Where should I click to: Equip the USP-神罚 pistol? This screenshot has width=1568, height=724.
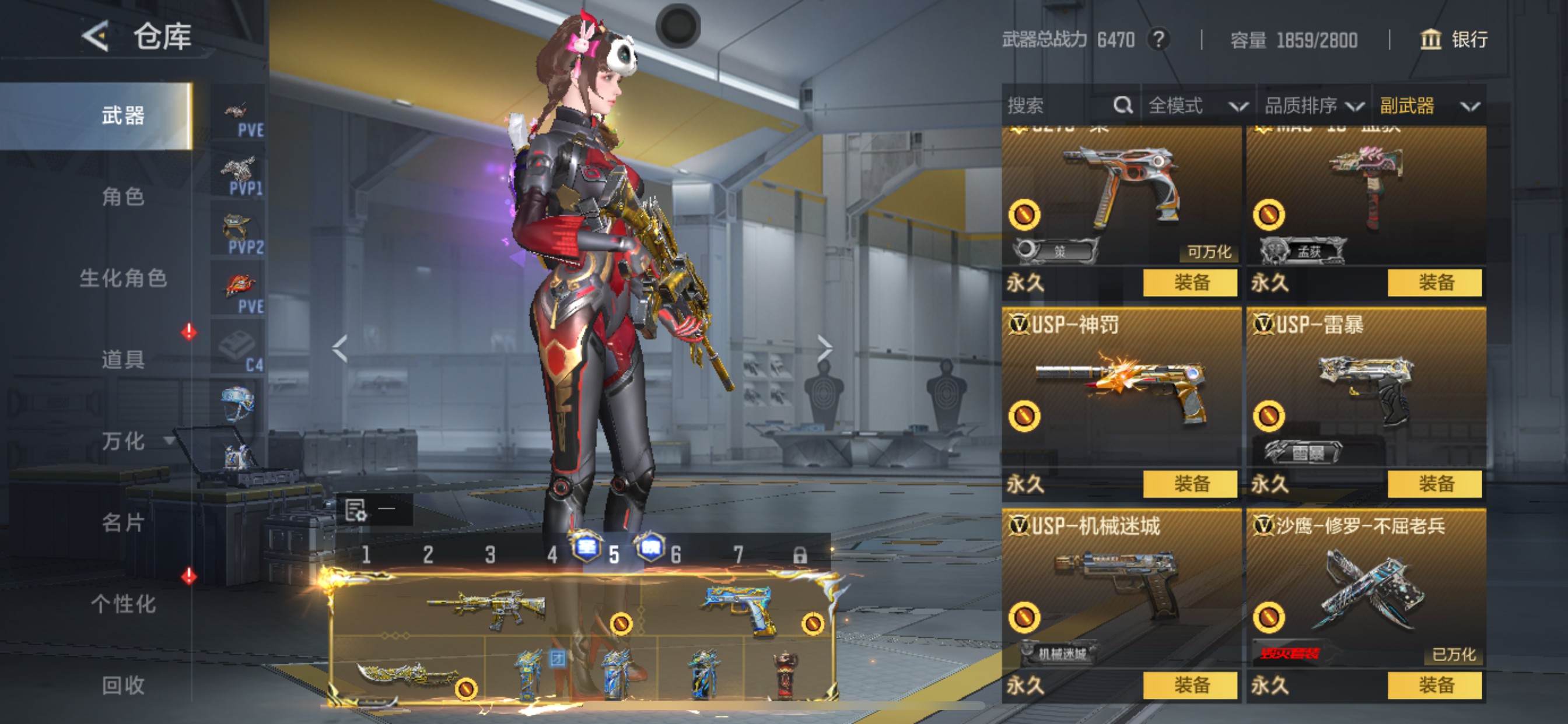(x=1190, y=484)
